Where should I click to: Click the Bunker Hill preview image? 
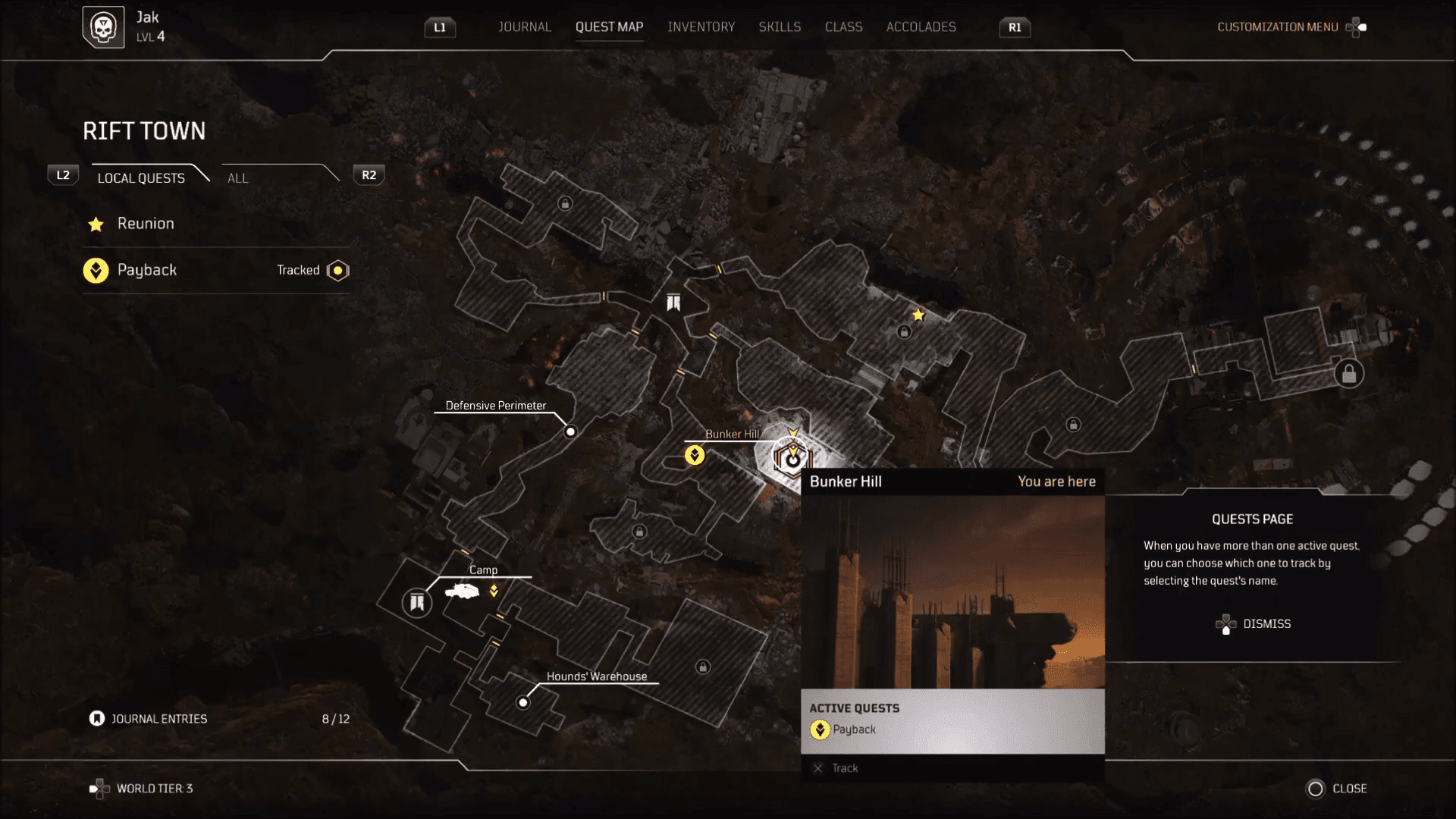(952, 591)
